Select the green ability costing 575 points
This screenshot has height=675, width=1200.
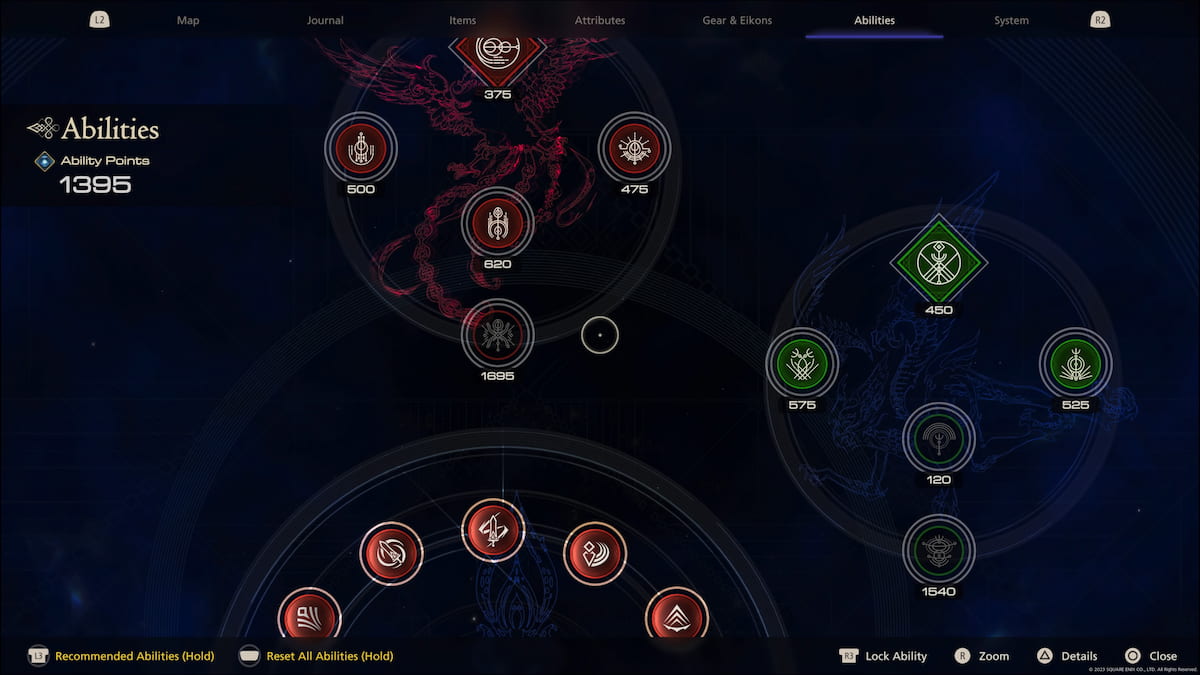802,364
